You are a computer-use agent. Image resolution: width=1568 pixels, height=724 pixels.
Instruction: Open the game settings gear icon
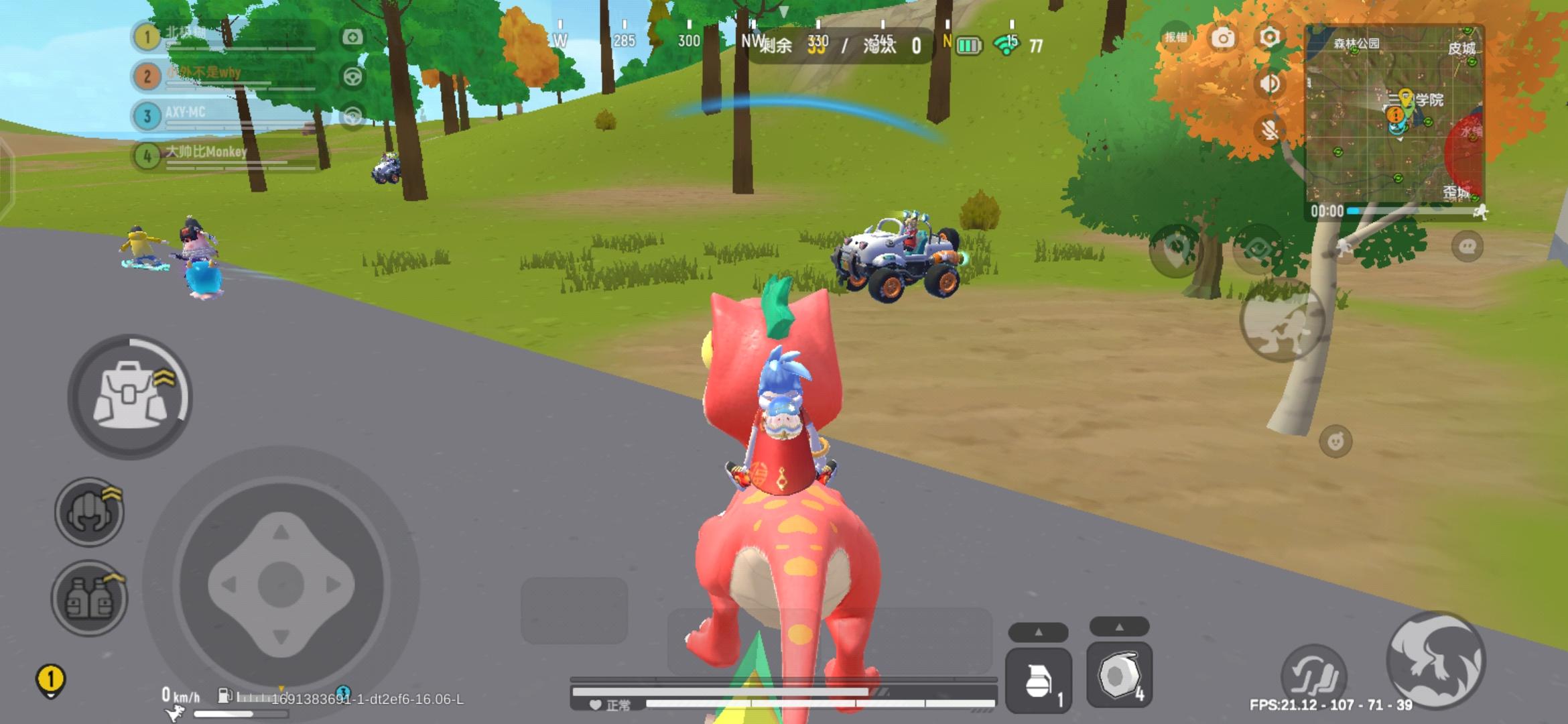[1268, 38]
